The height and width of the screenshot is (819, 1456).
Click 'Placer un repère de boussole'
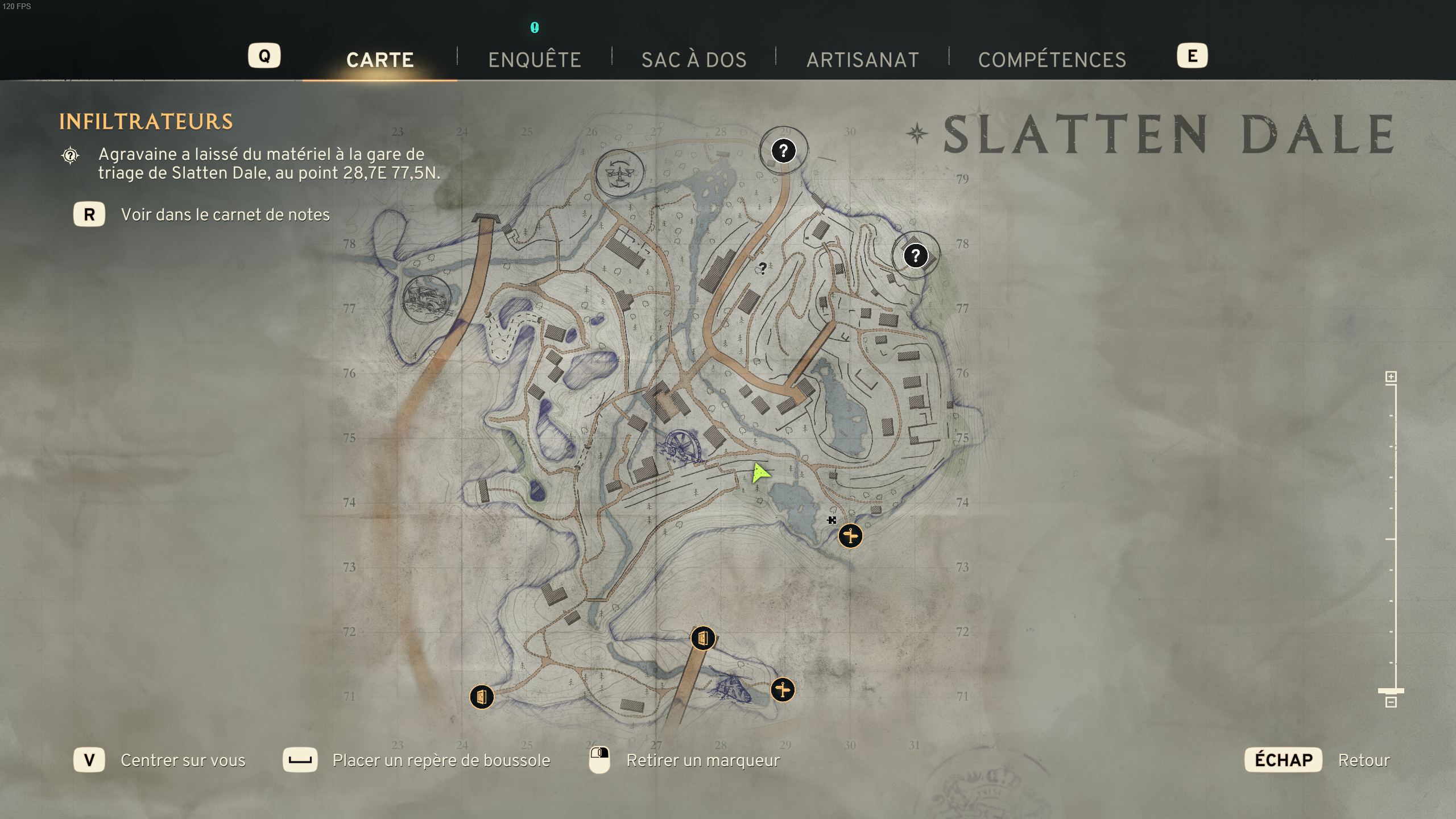(441, 760)
